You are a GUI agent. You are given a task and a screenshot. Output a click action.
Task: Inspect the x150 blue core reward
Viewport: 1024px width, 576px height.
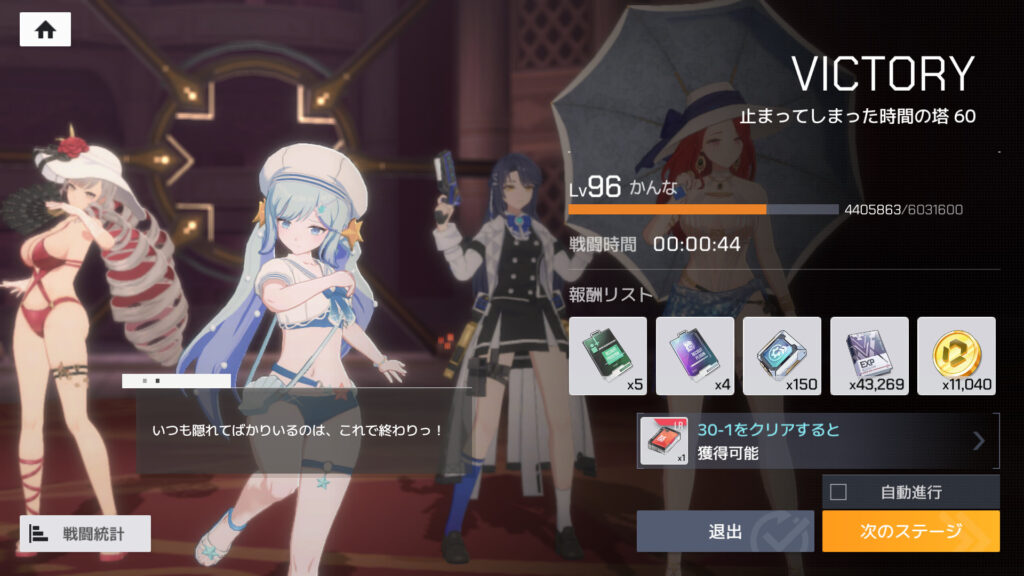(782, 355)
